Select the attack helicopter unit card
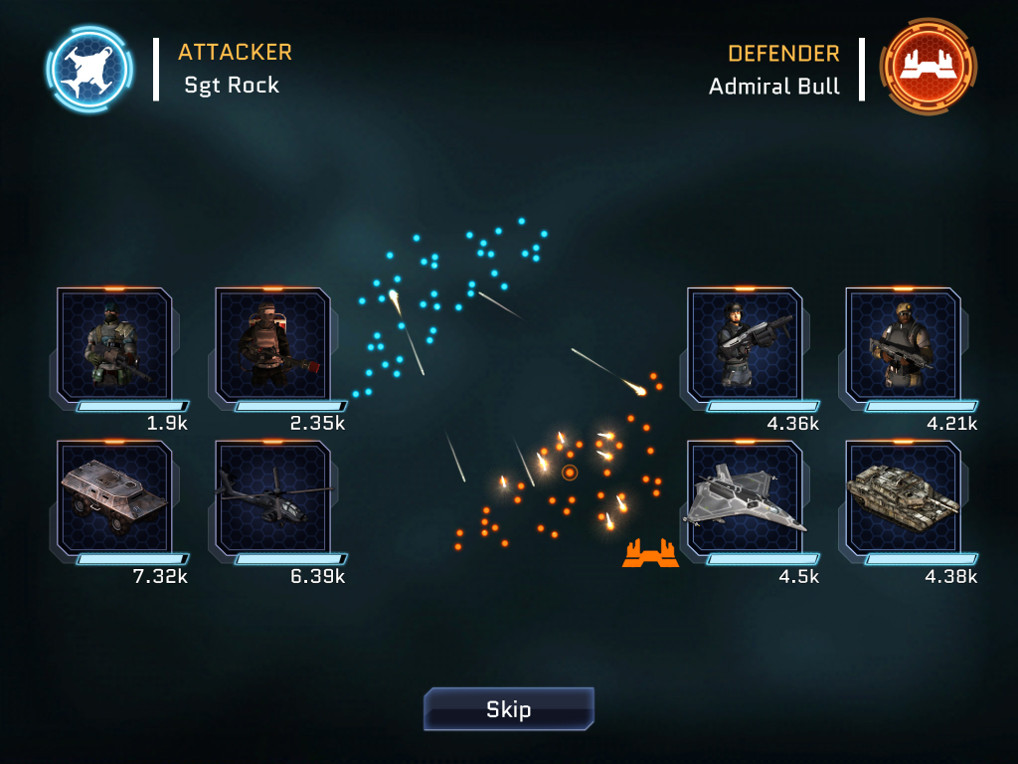Viewport: 1018px width, 764px height. pos(273,498)
